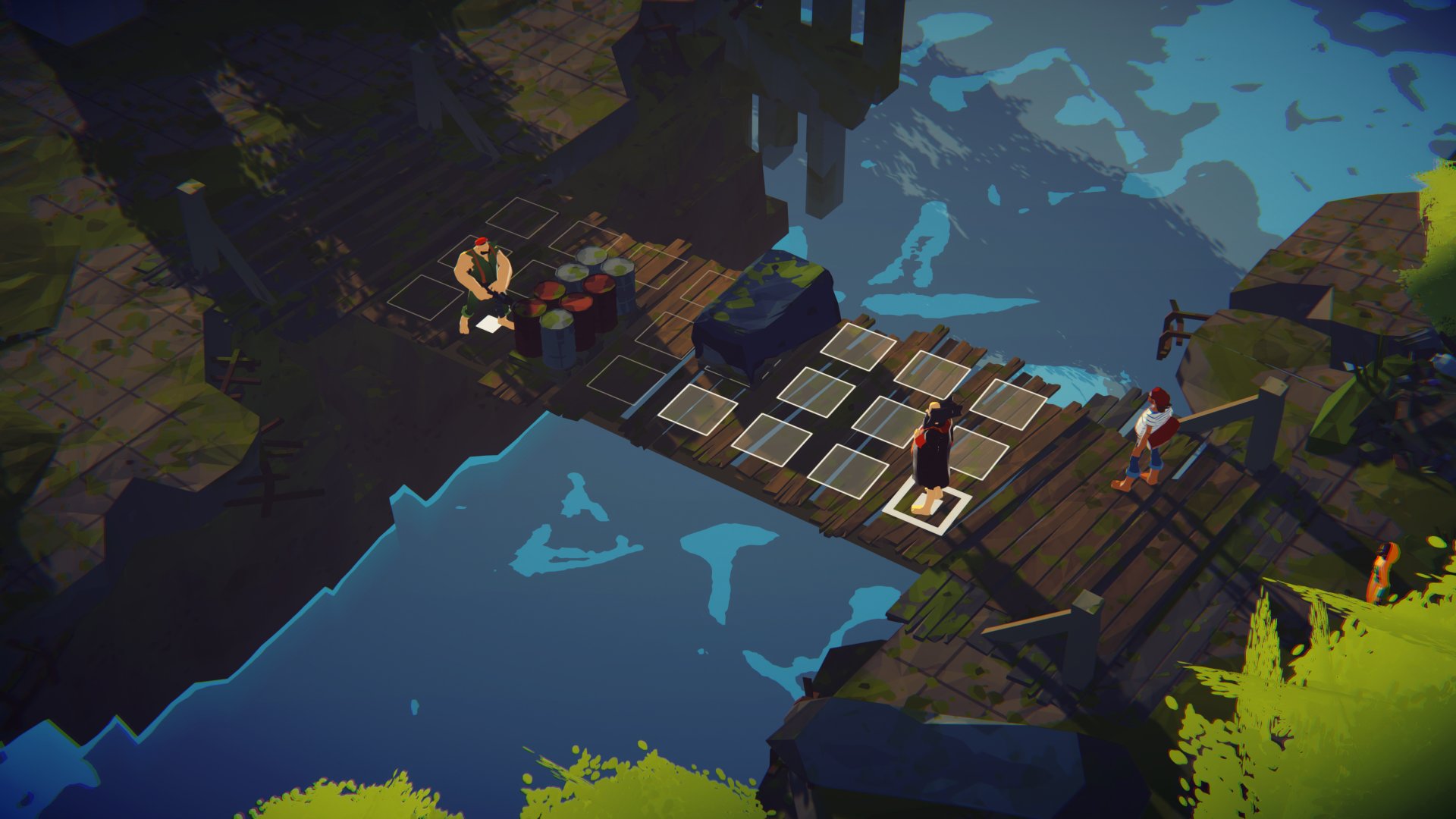Target the red-bandana gunman beside the barrels
Viewport: 1456px width, 819px height.
pos(482,282)
